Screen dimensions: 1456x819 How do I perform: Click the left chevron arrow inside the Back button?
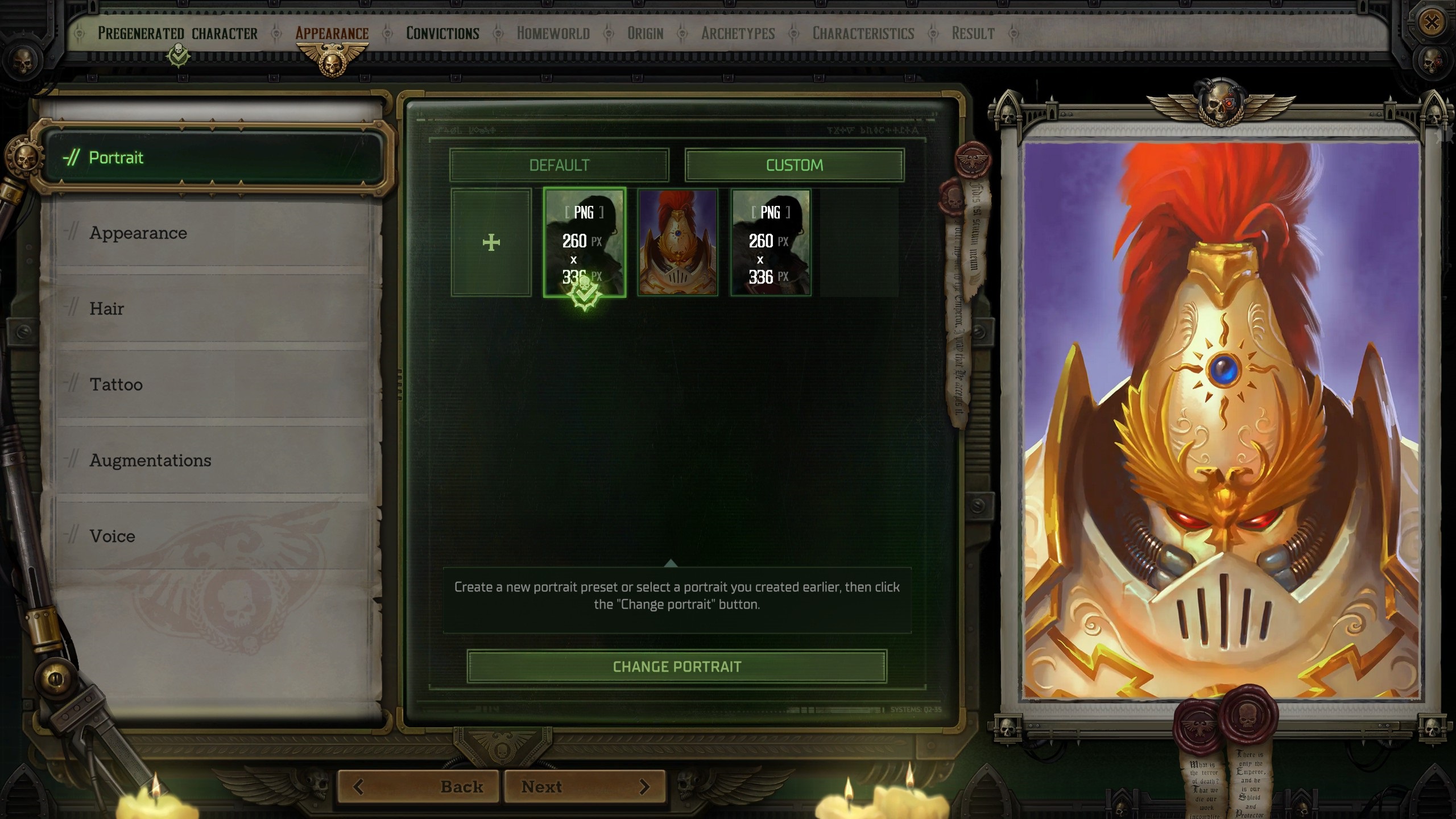click(x=358, y=785)
